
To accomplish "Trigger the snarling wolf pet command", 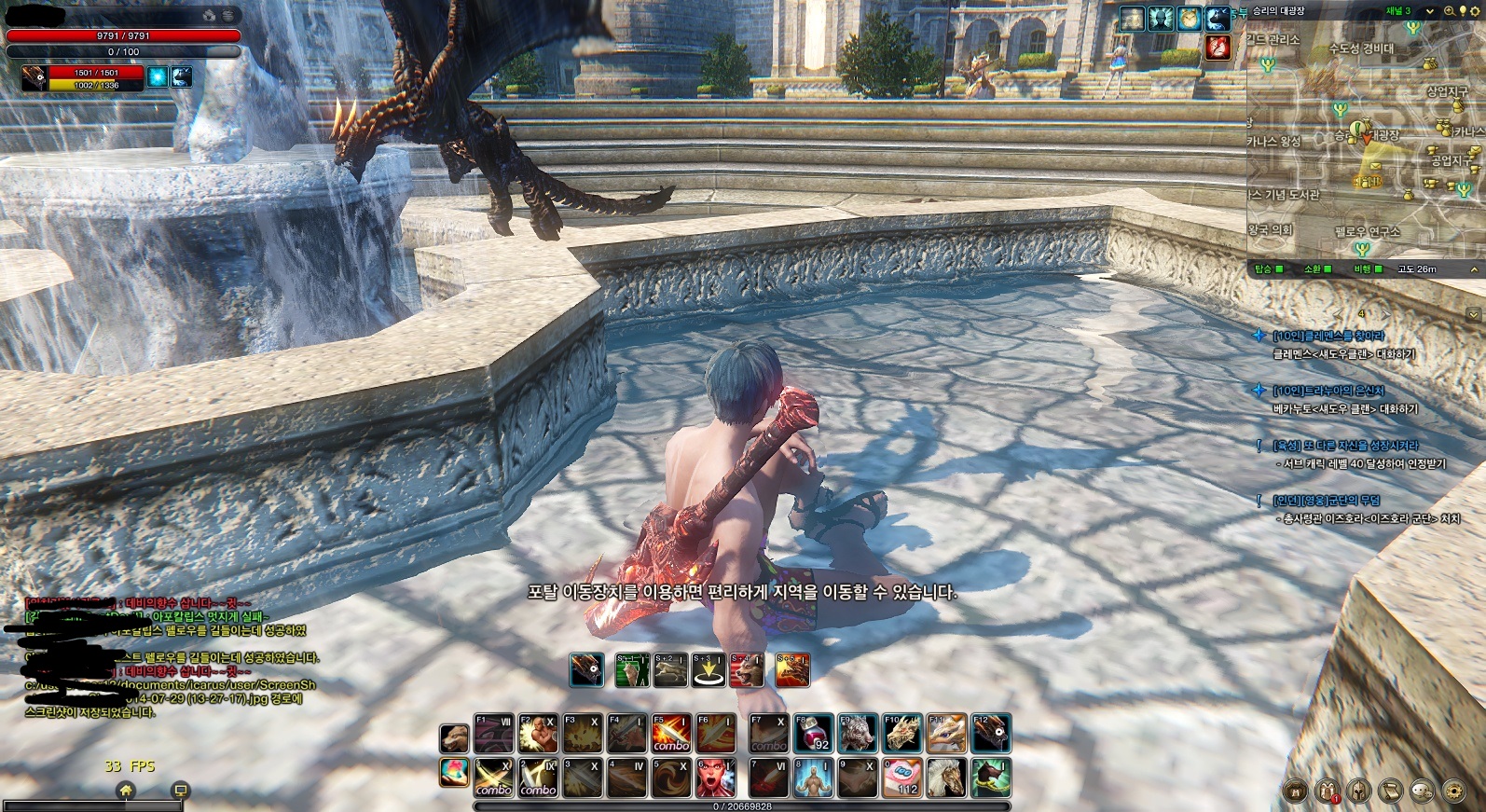I will 747,670.
